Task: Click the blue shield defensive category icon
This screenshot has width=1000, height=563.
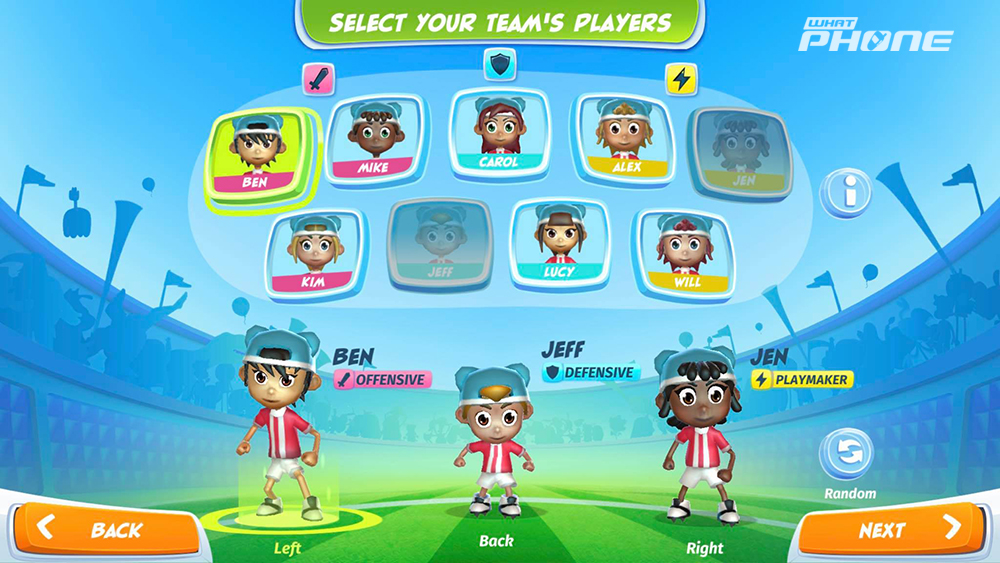Action: coord(499,64)
